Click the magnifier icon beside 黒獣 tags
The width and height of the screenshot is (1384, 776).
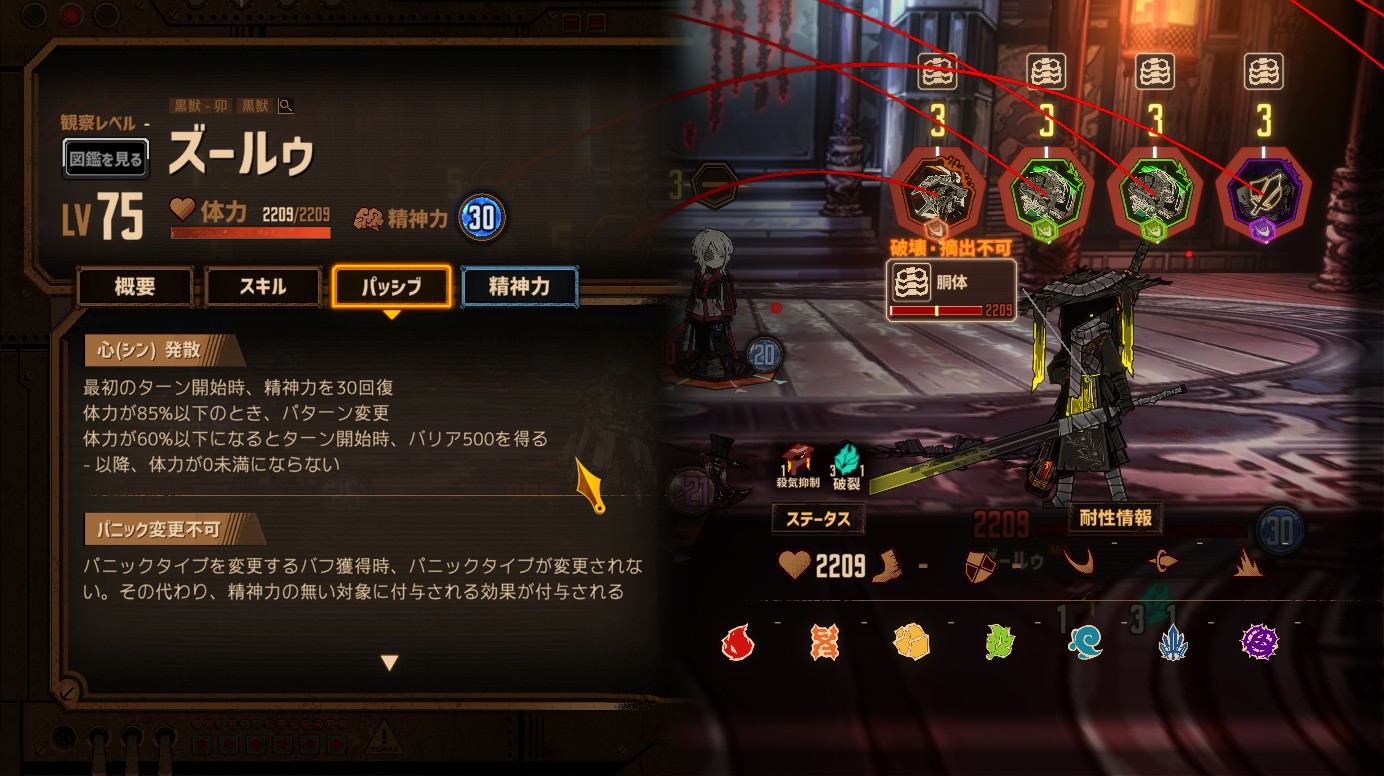tap(286, 106)
